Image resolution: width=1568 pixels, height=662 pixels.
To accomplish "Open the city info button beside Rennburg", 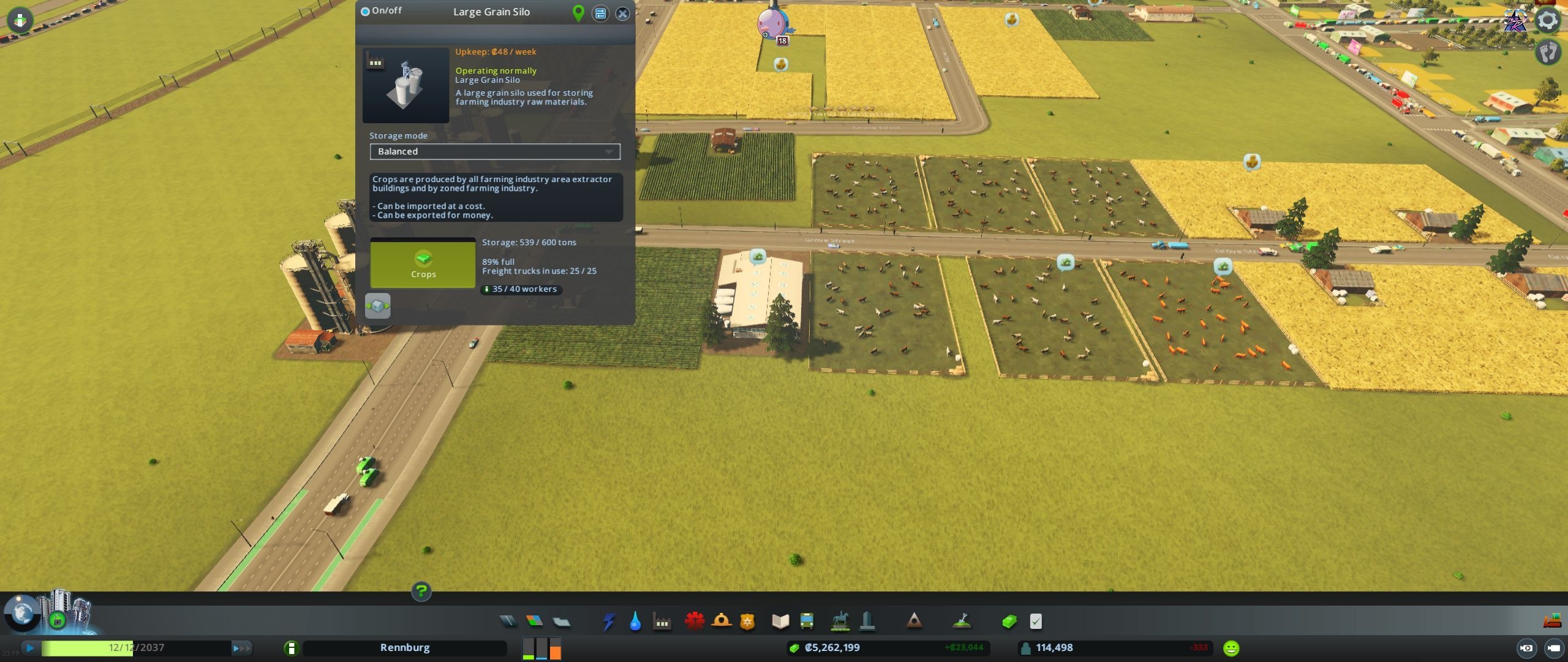I will point(291,648).
